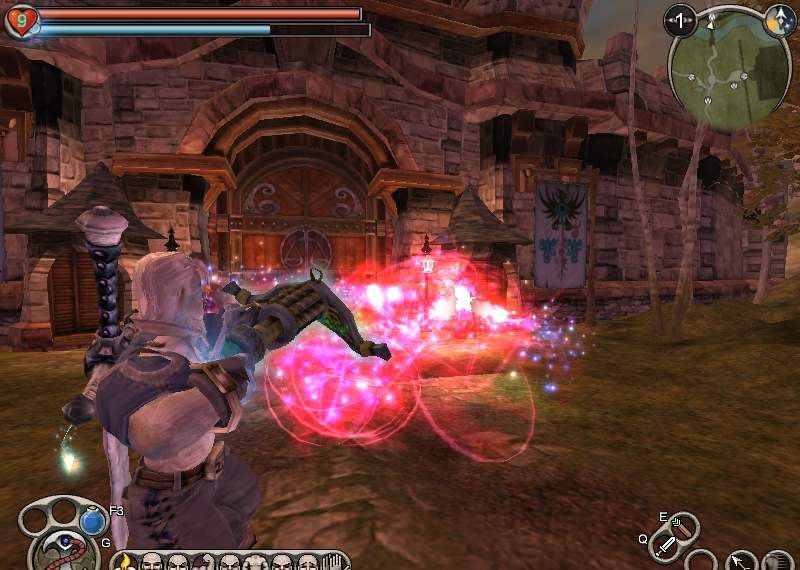800x570 pixels.
Task: Click the day-night time indicator
Action: (x=779, y=19)
